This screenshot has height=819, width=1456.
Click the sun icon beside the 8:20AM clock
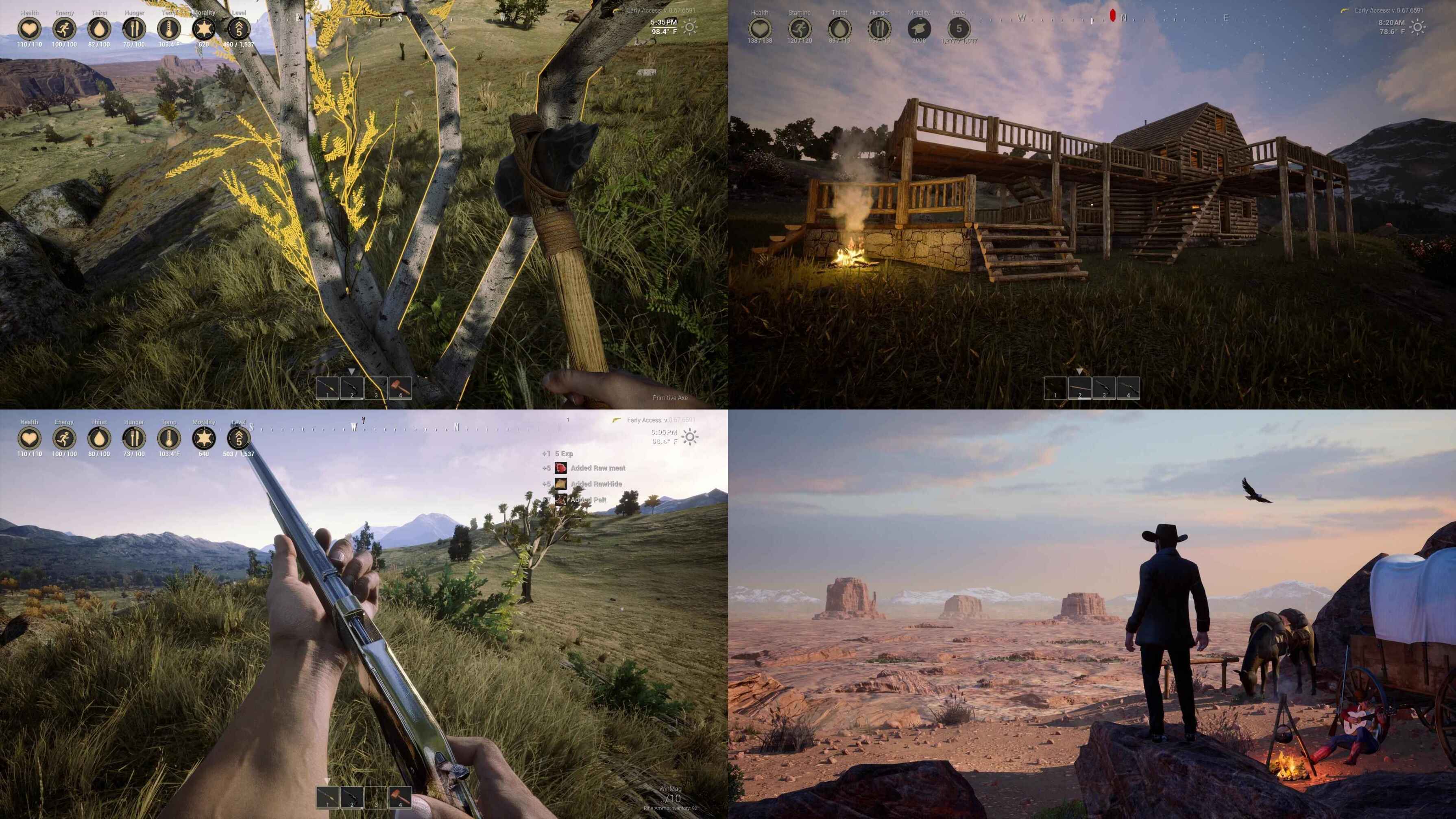(x=1417, y=27)
